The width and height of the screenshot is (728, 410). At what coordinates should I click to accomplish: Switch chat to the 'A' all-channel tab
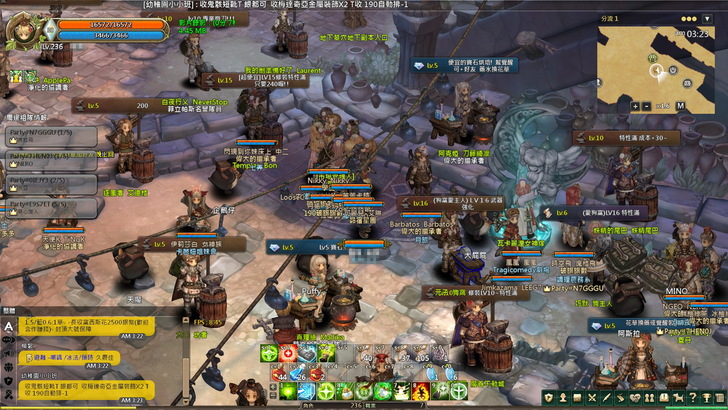9,326
